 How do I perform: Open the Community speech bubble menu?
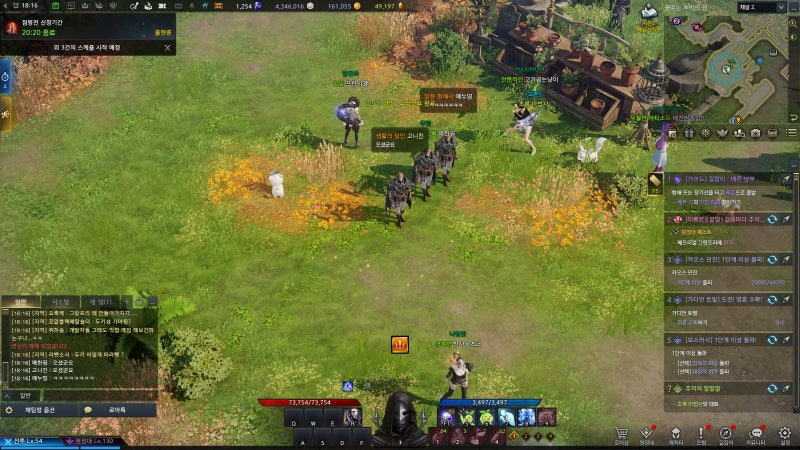[x=756, y=434]
